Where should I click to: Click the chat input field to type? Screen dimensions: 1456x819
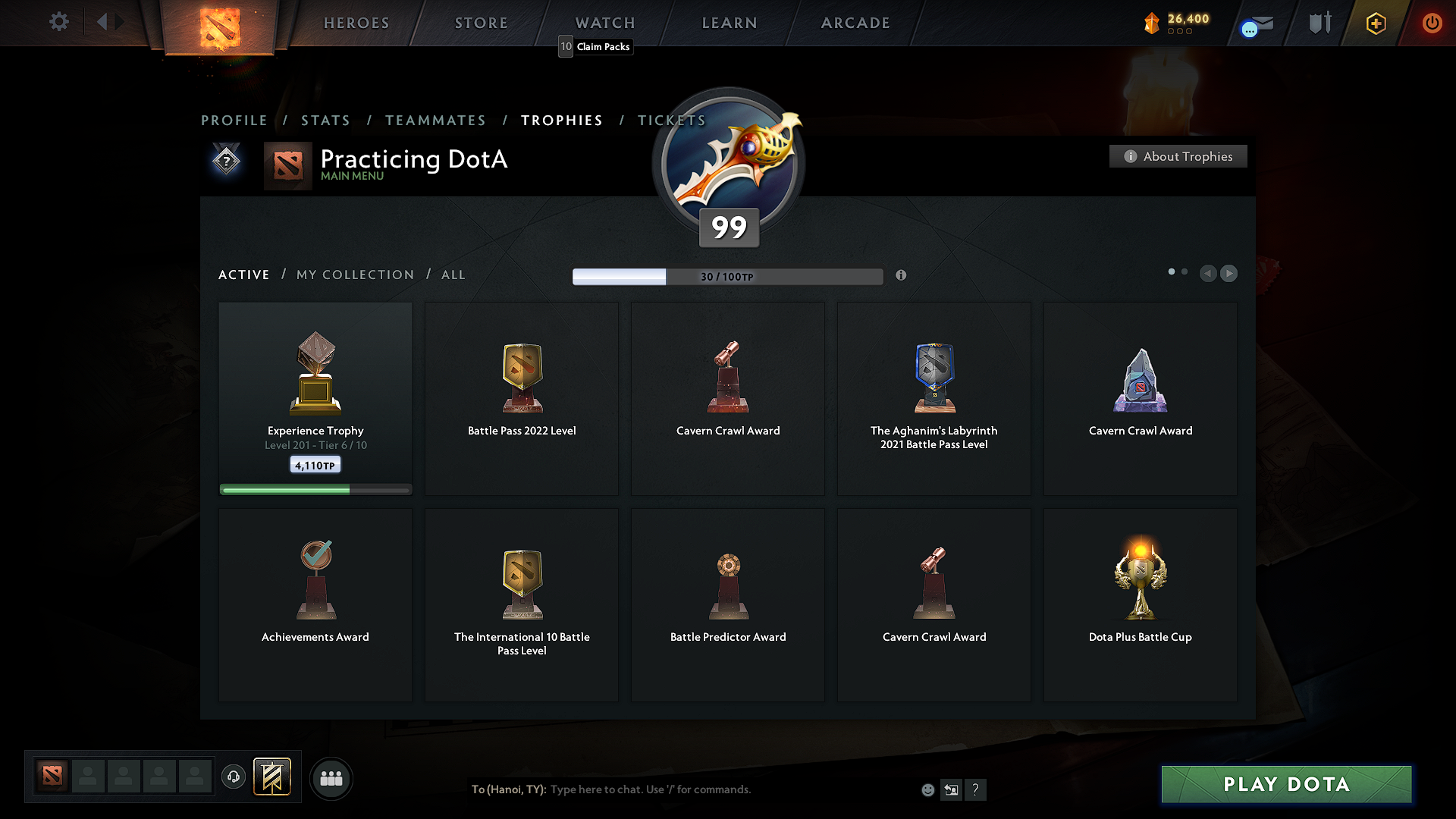[x=652, y=789]
